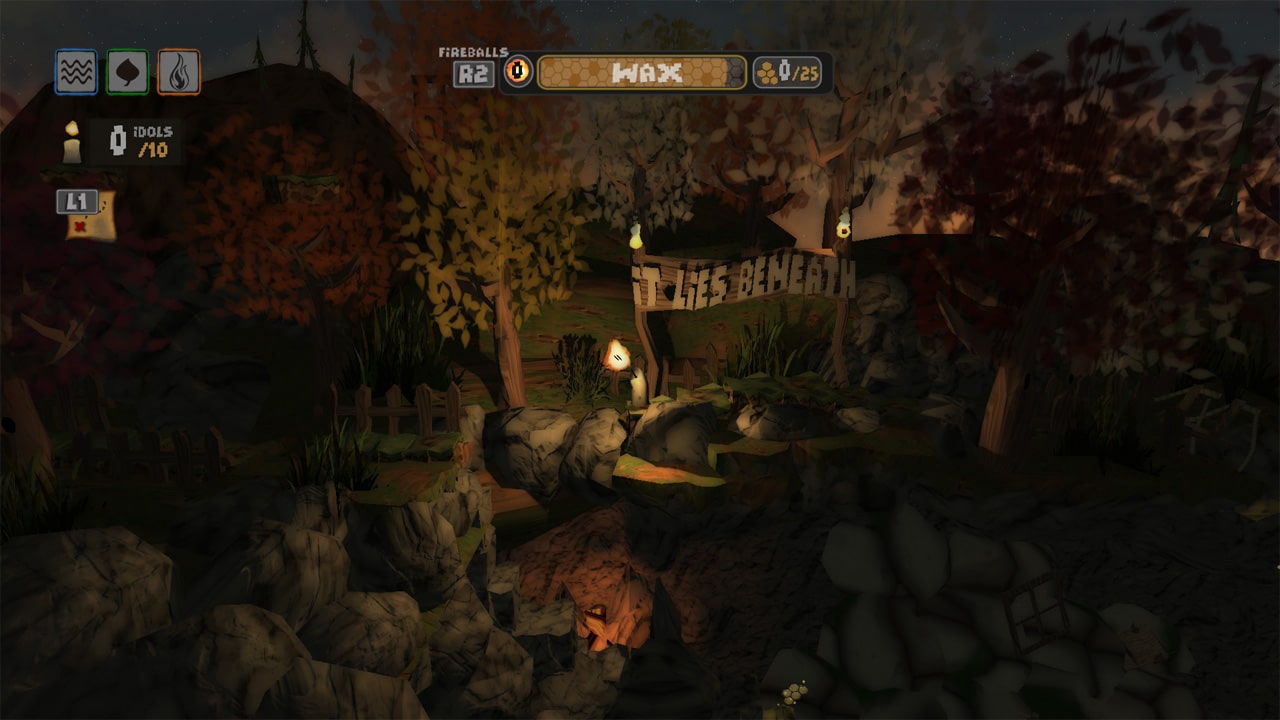Click the honeycomb pickup at the bottom

pos(794,693)
